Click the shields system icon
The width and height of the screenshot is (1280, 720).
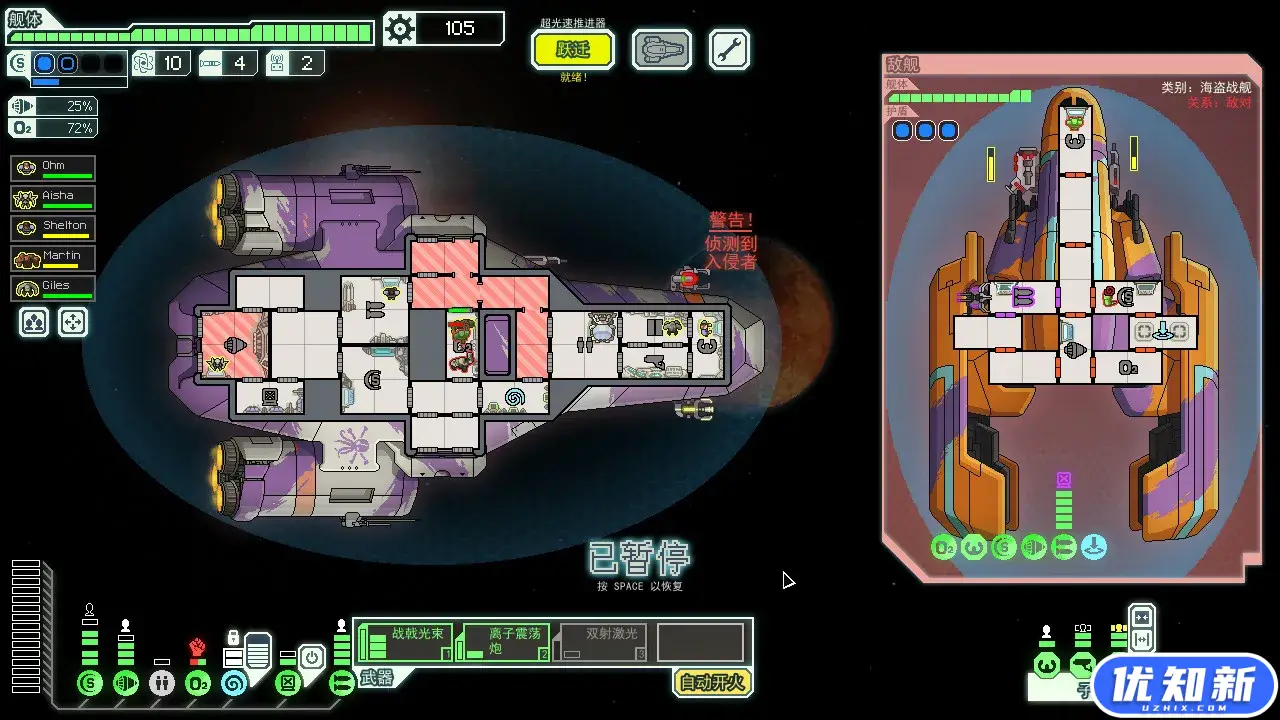90,684
